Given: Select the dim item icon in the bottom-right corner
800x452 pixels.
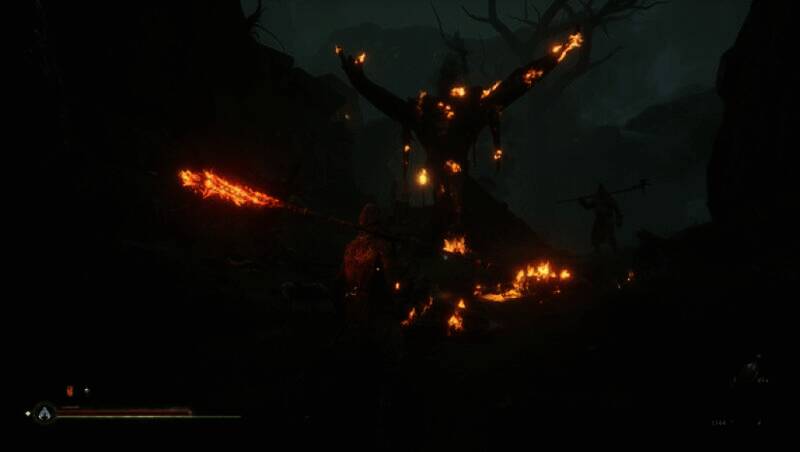Looking at the screenshot, I should click(750, 370).
